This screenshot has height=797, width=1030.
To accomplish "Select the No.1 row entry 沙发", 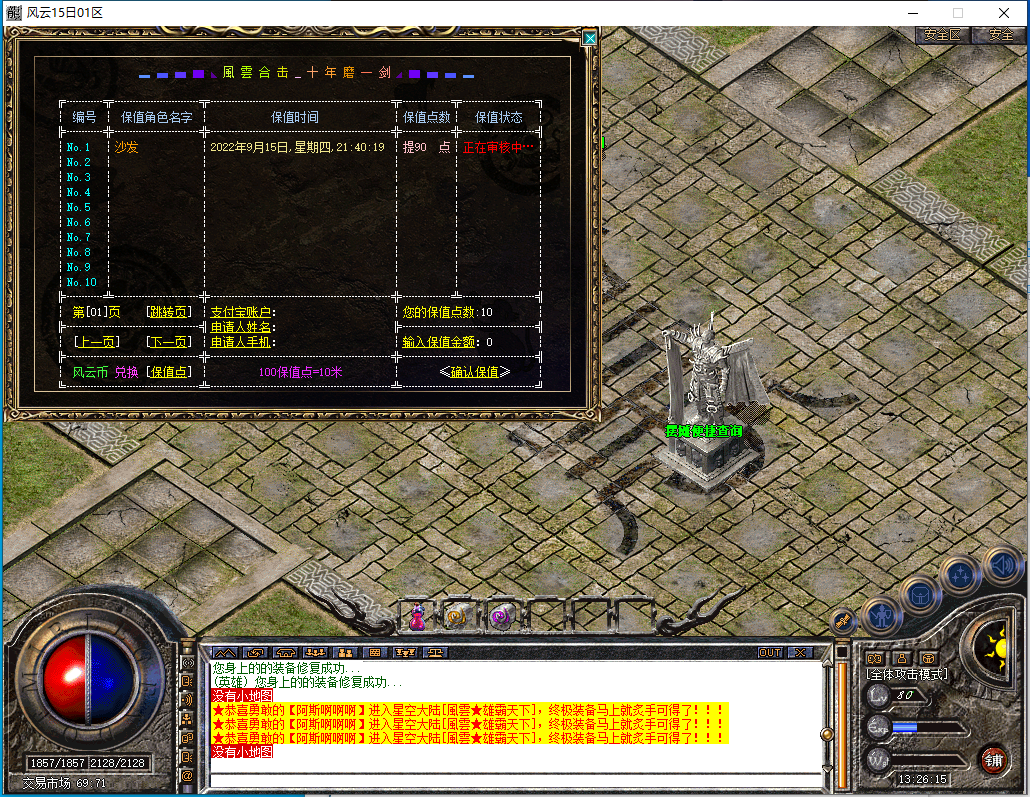I will pos(126,147).
